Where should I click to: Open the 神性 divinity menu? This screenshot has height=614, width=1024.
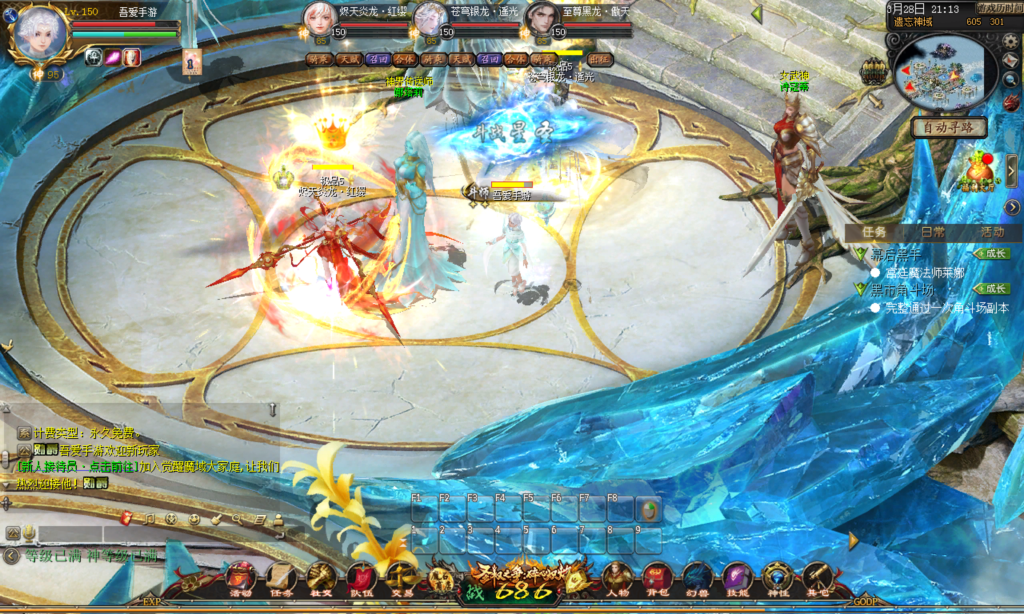tap(777, 579)
